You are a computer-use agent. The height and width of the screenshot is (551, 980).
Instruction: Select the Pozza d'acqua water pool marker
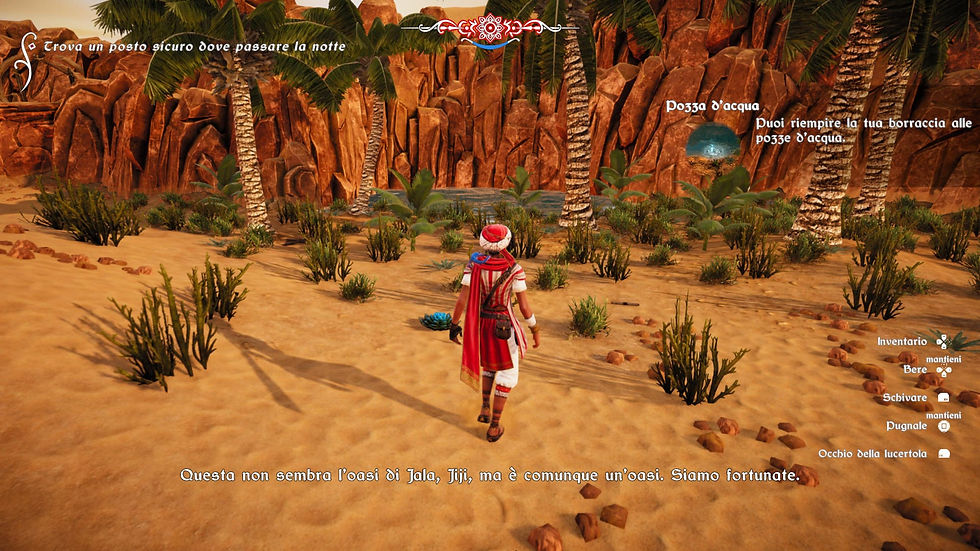pyautogui.click(x=713, y=141)
